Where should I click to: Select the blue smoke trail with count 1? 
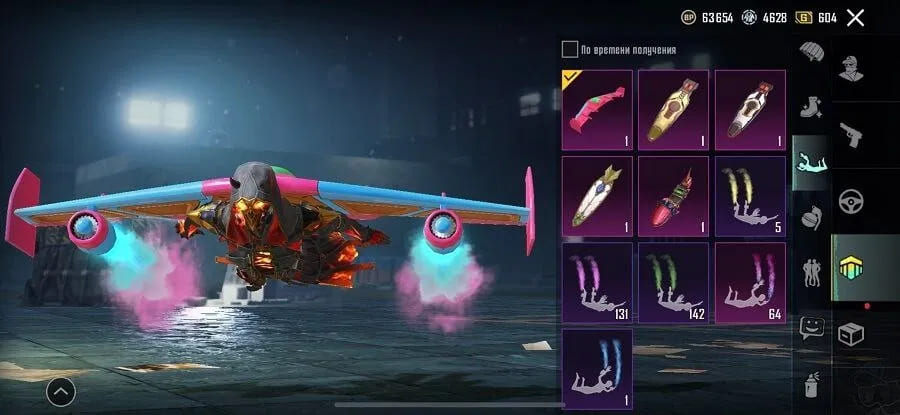click(597, 369)
